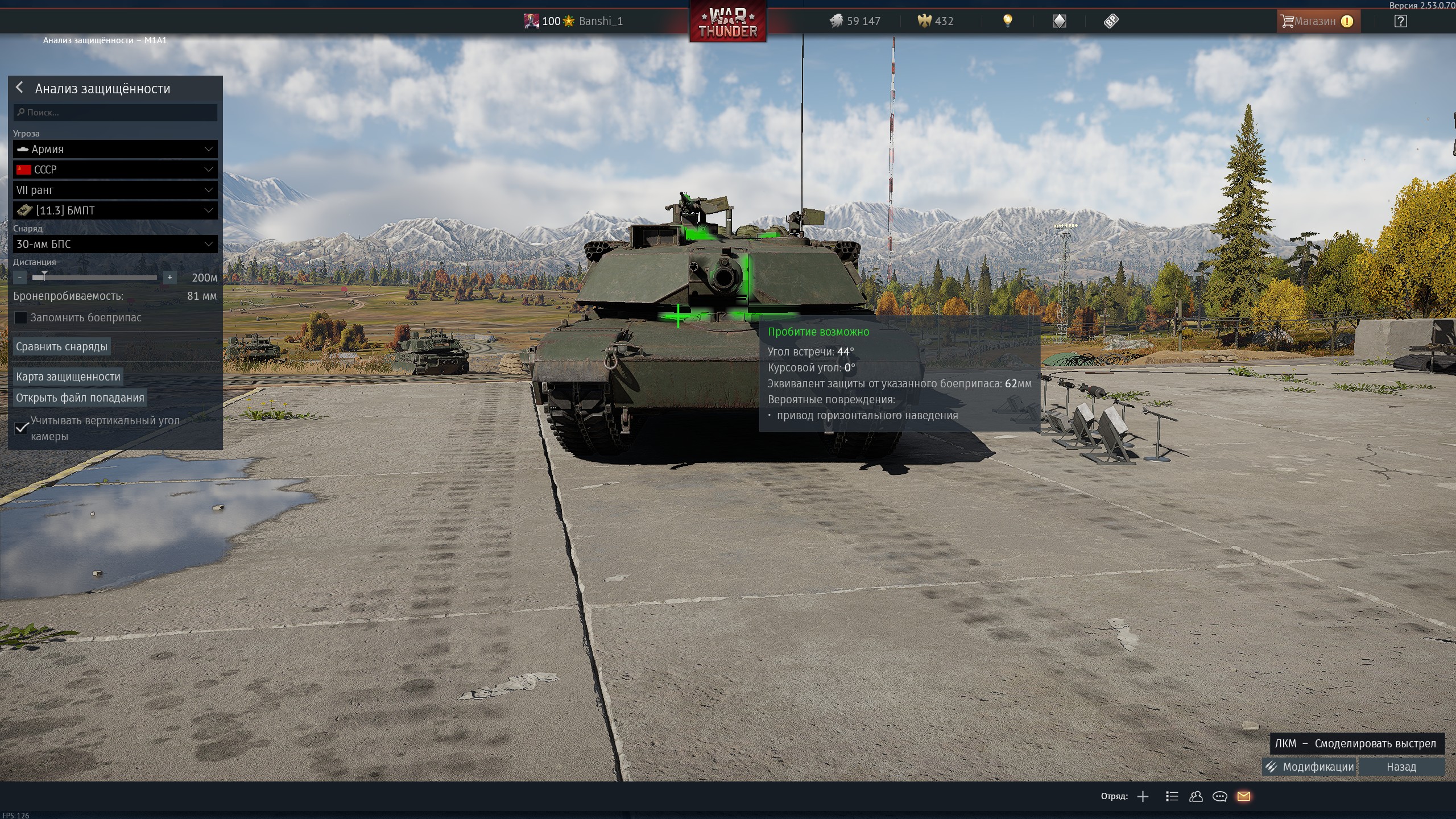Open the question mark help button
This screenshot has height=819, width=1456.
pyautogui.click(x=1401, y=22)
